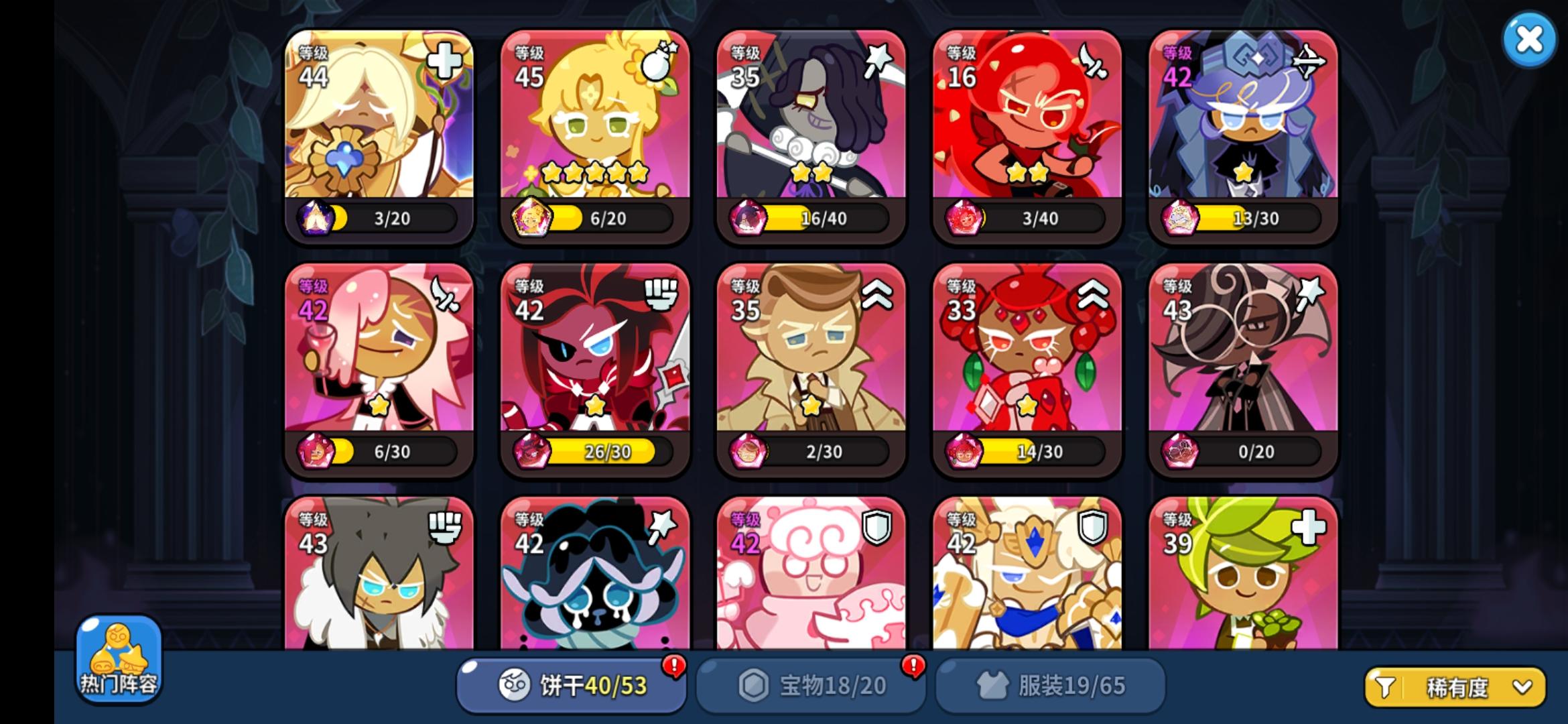Select the 饼干 tab
This screenshot has width=1568, height=724.
pyautogui.click(x=573, y=685)
